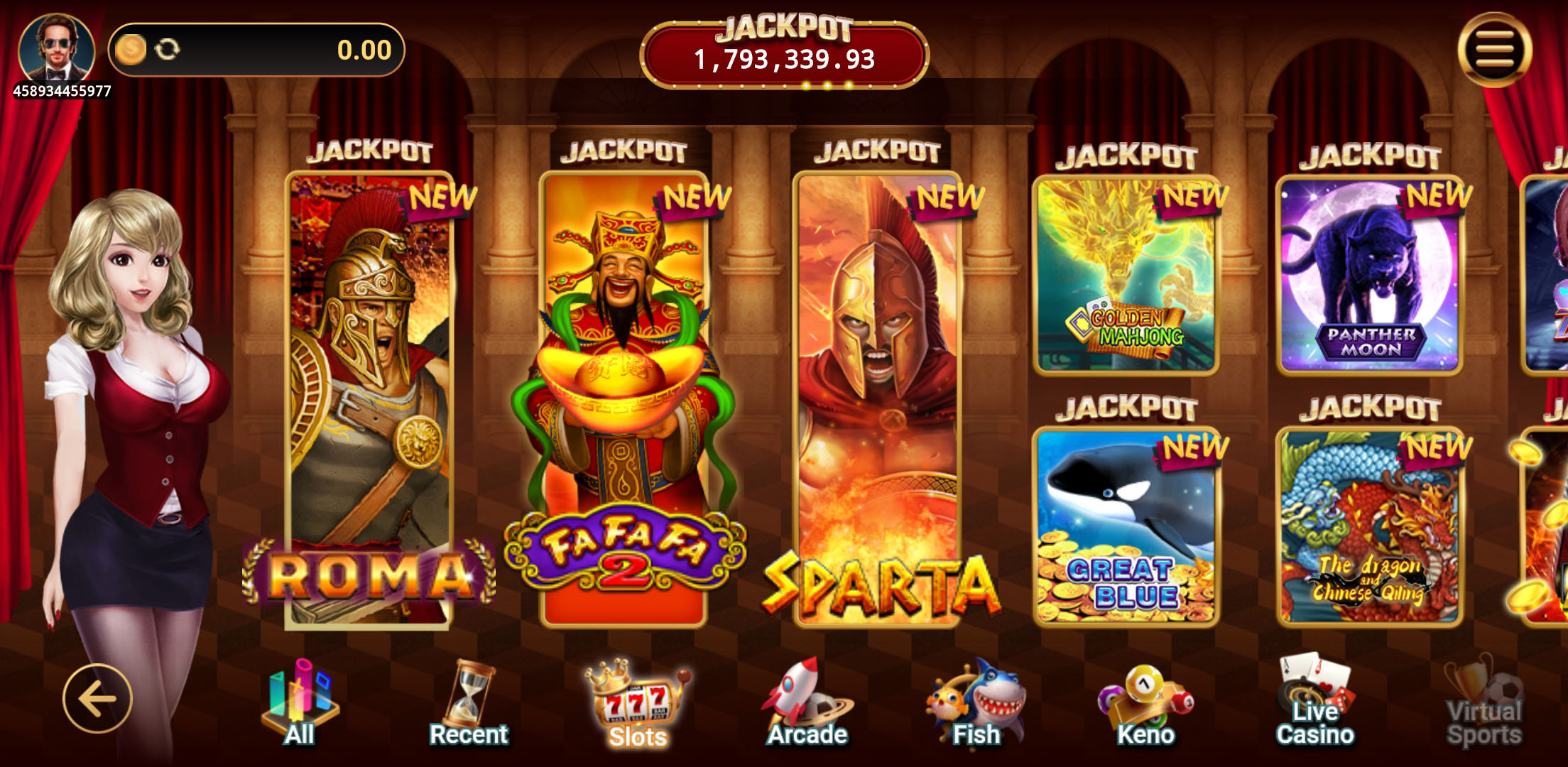
Task: Choose the Sparta slot game
Action: click(878, 398)
